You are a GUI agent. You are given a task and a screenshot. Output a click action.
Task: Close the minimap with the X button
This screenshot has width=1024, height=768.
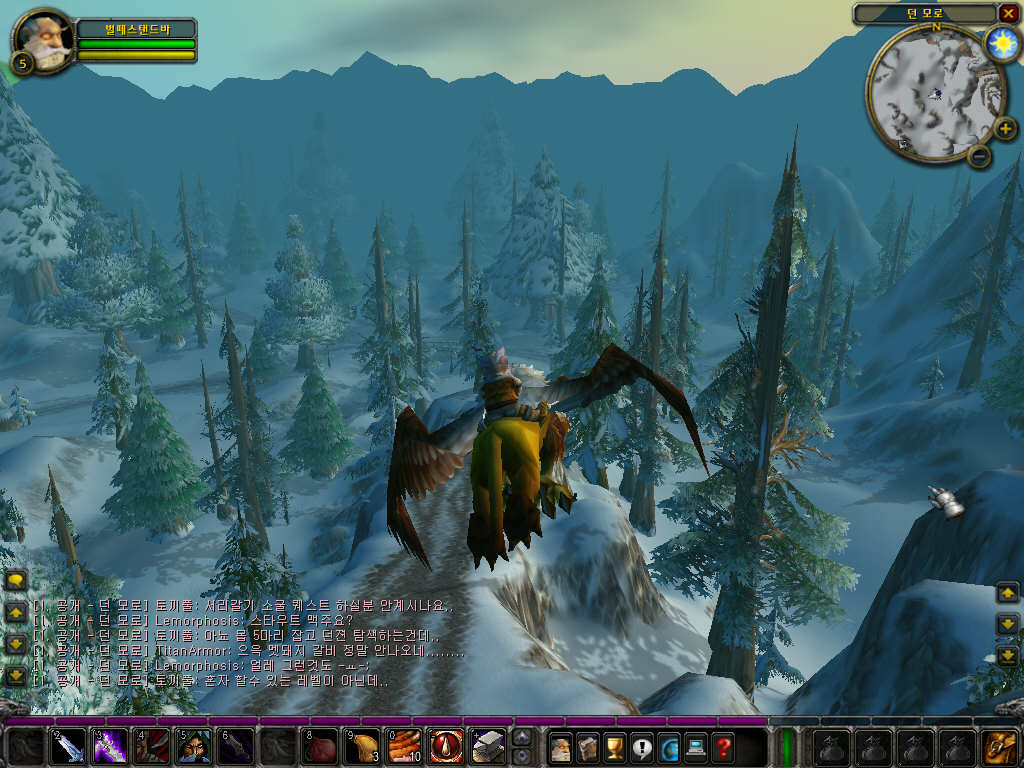tap(1007, 14)
